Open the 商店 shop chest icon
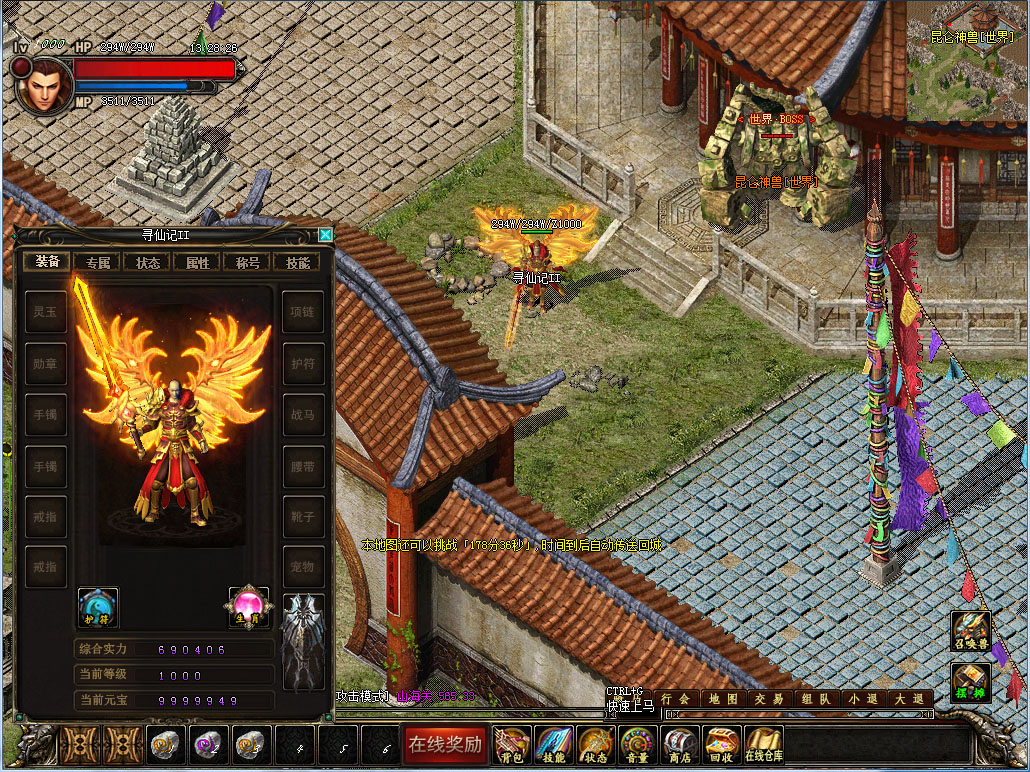 pos(680,744)
